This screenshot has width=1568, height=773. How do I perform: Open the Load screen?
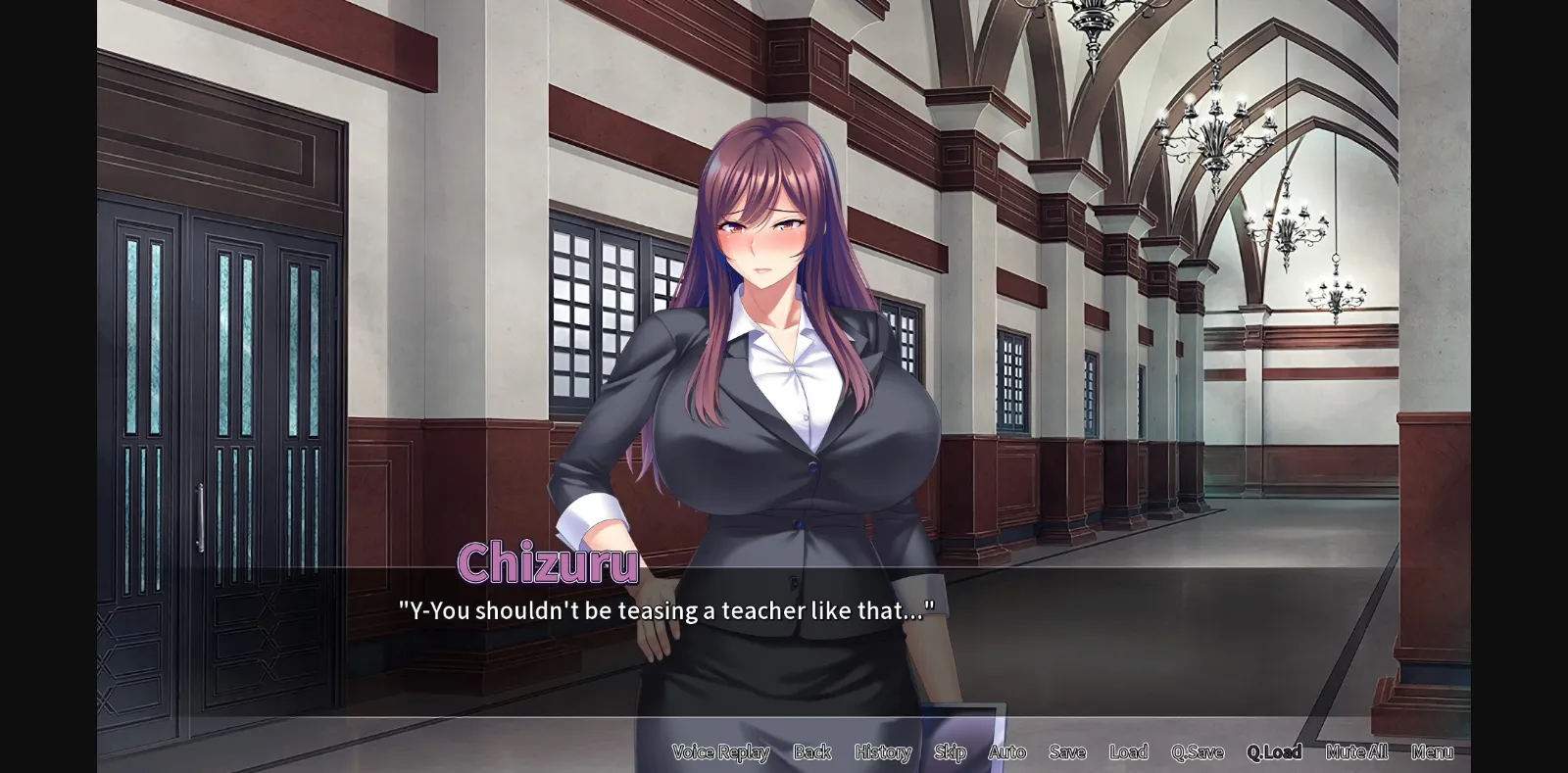pos(1129,752)
